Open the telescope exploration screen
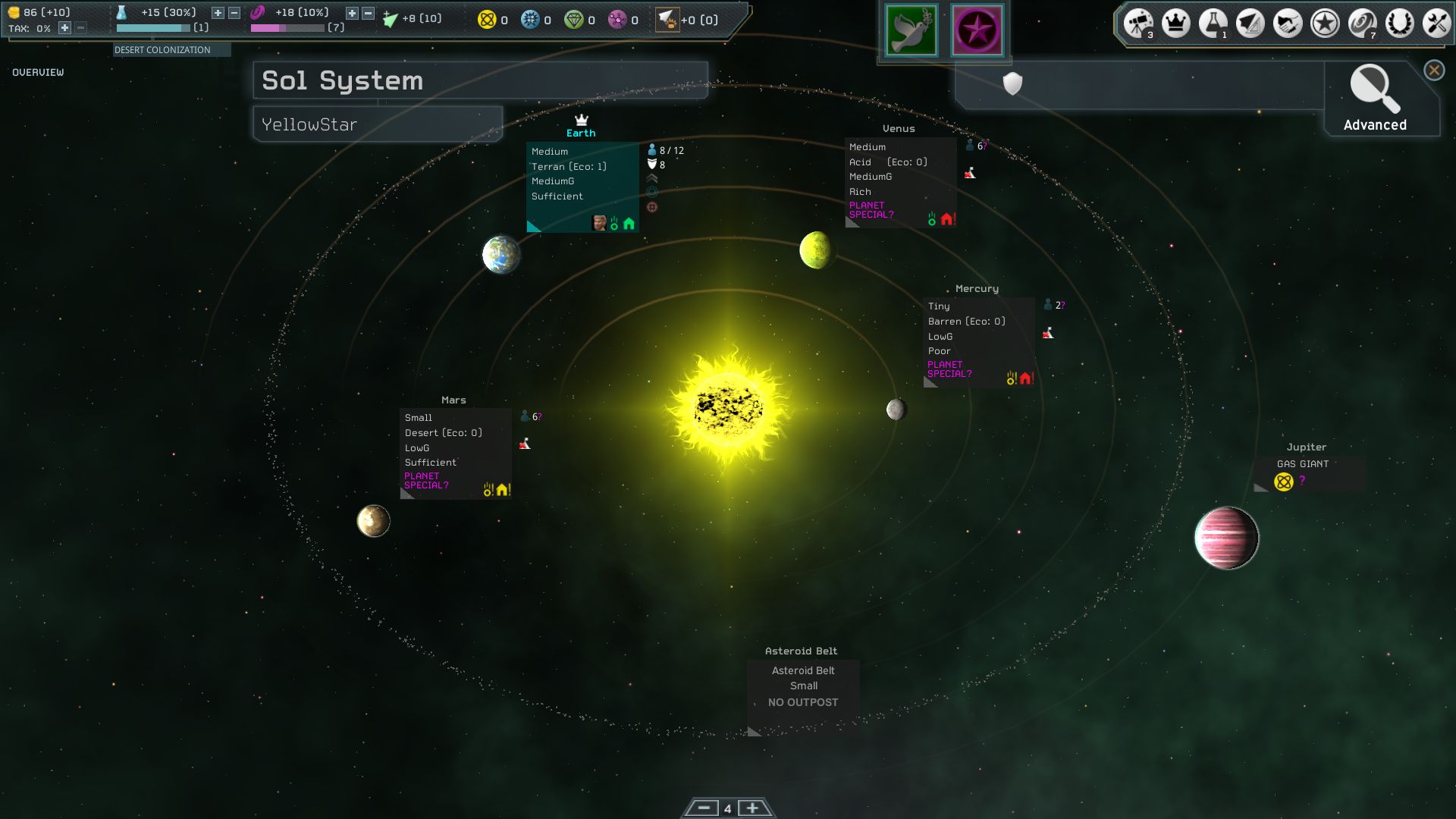This screenshot has width=1456, height=819. 1138,24
